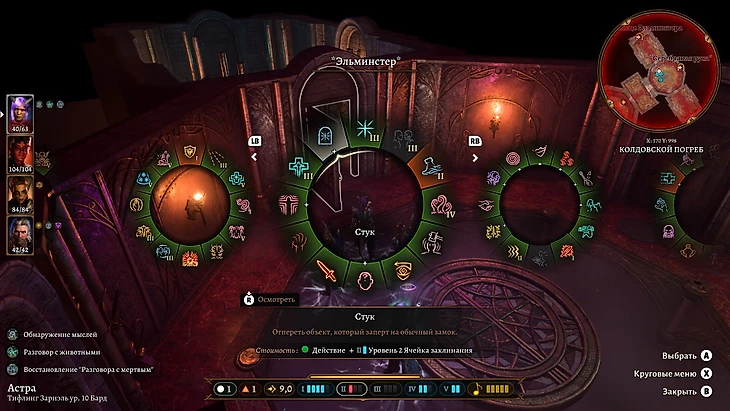Activate the cyan starburst level III spell
The height and width of the screenshot is (411, 730).
tap(365, 128)
